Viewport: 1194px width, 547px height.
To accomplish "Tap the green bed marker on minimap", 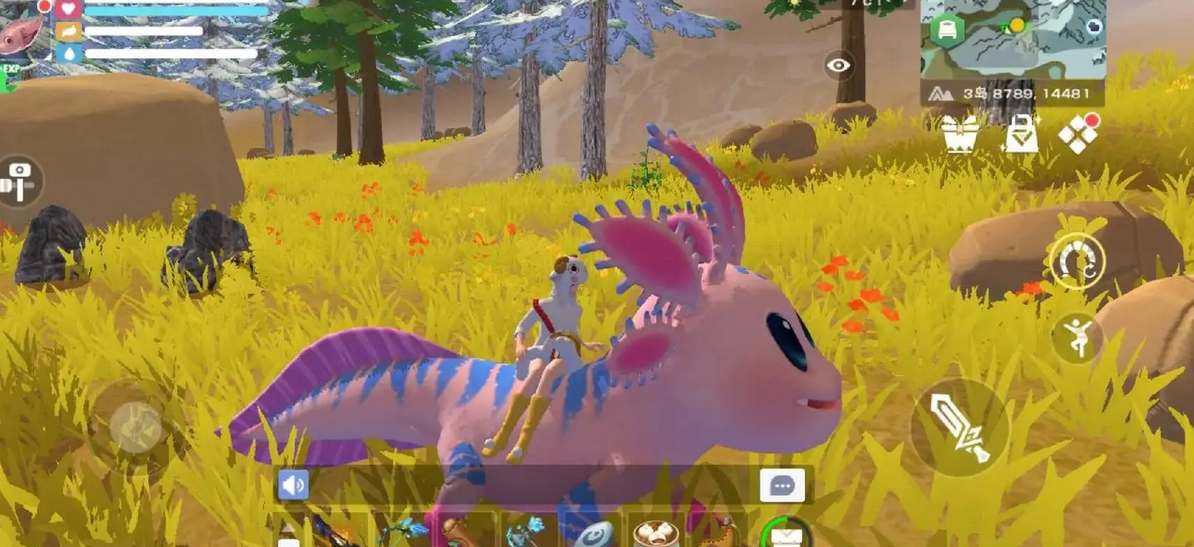I will [x=946, y=30].
